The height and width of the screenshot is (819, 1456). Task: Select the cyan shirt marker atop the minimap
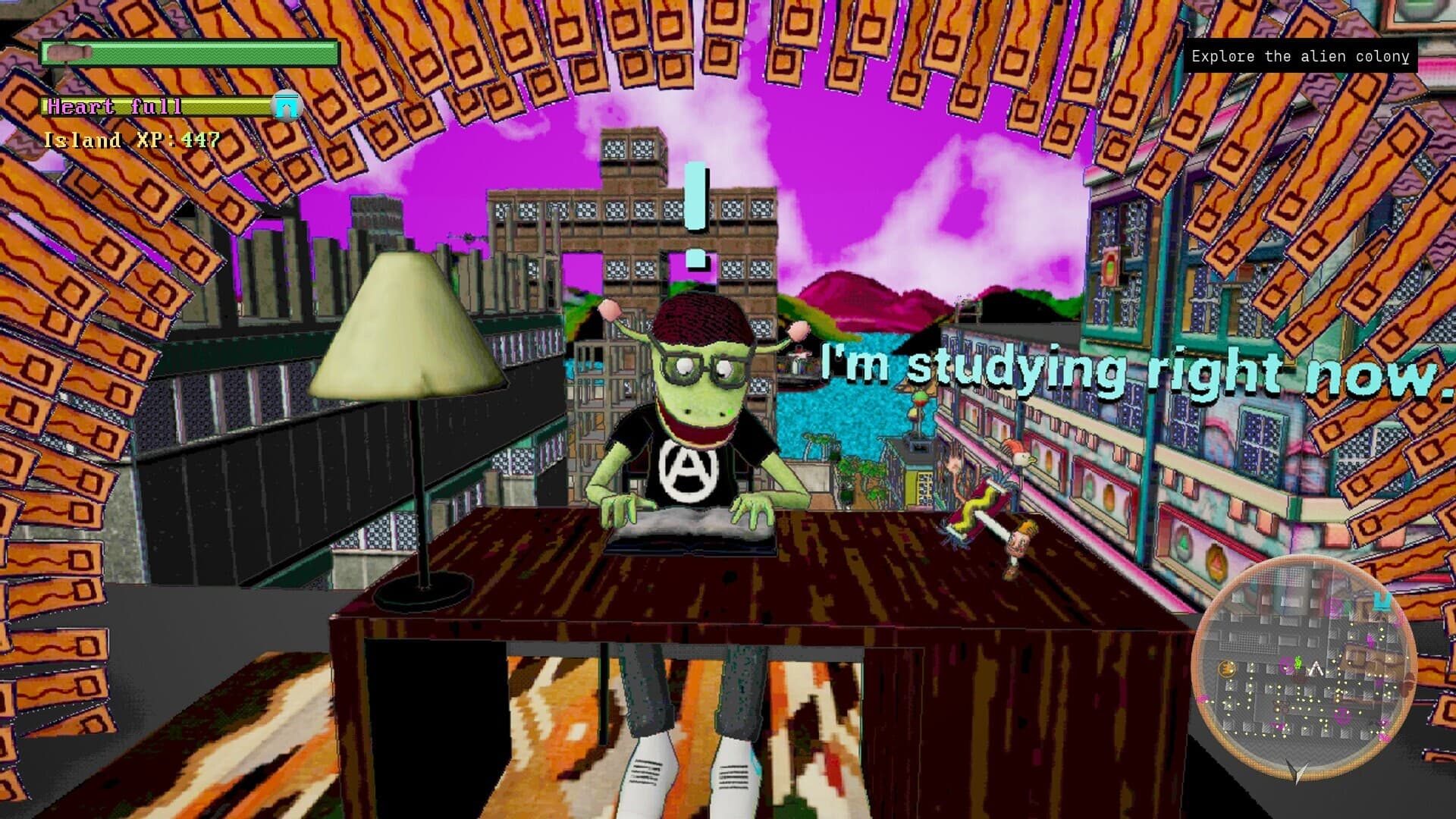click(x=1381, y=602)
